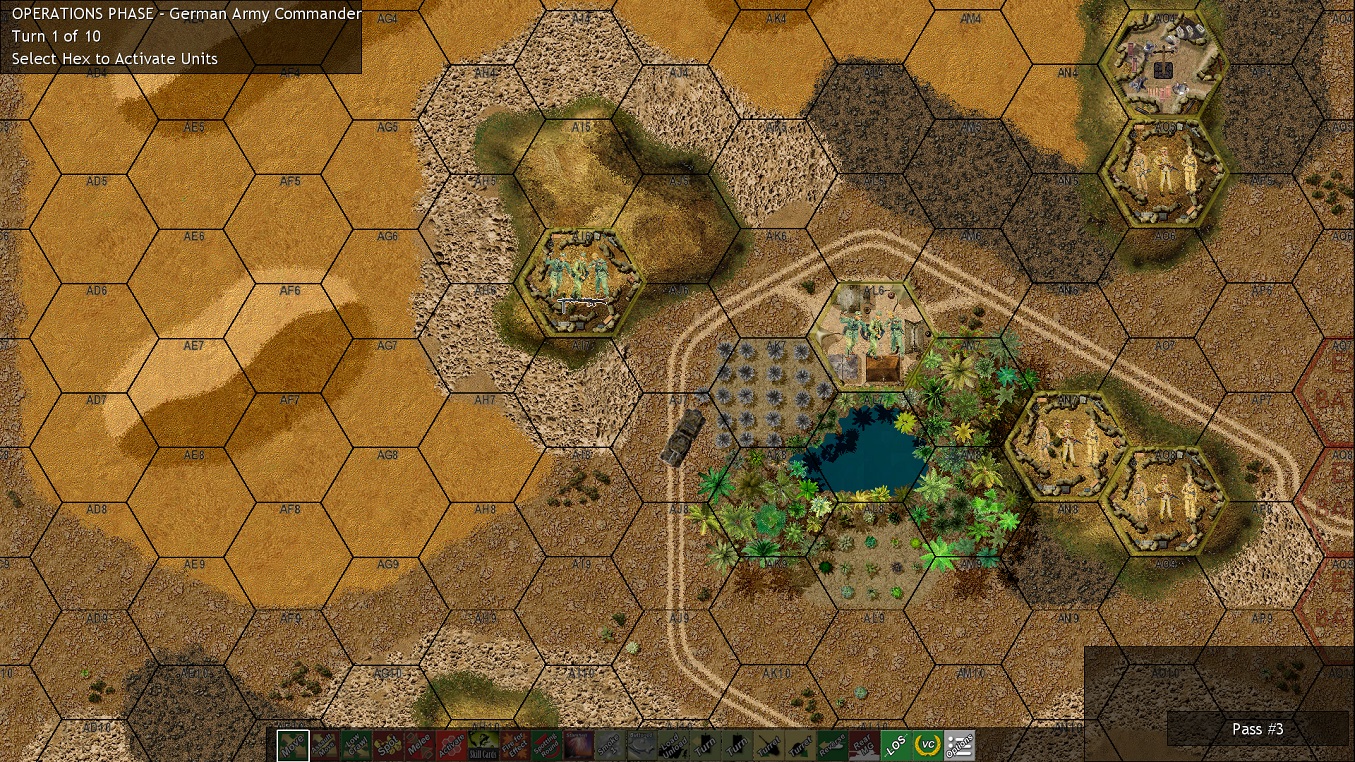Viewport: 1355px width, 762px height.
Task: Select the Spotting Round icon
Action: [546, 744]
